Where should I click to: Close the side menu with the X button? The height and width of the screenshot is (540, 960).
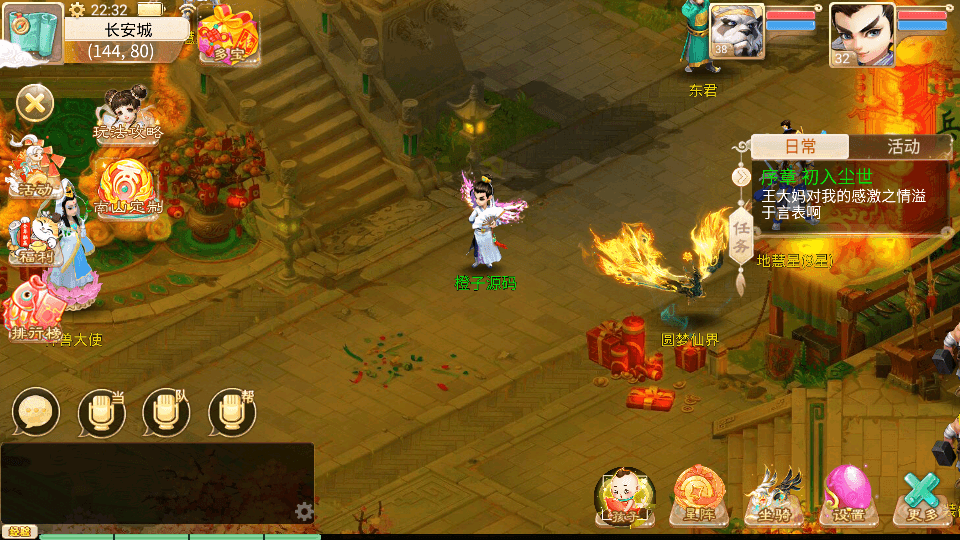click(35, 102)
